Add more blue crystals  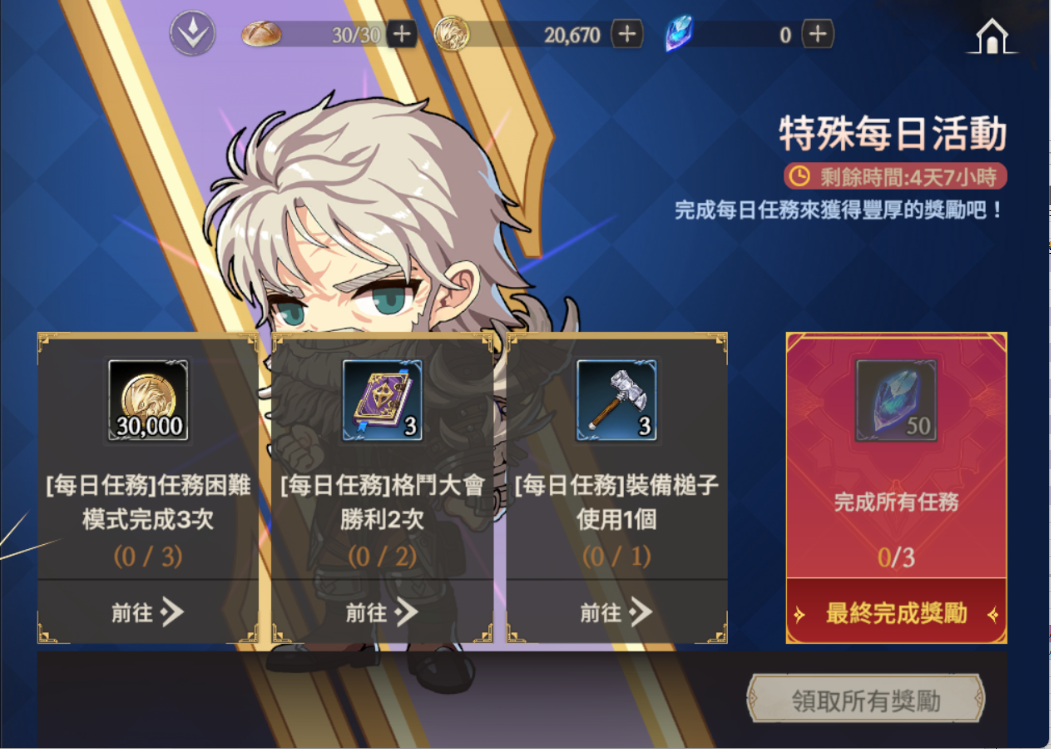pos(817,34)
